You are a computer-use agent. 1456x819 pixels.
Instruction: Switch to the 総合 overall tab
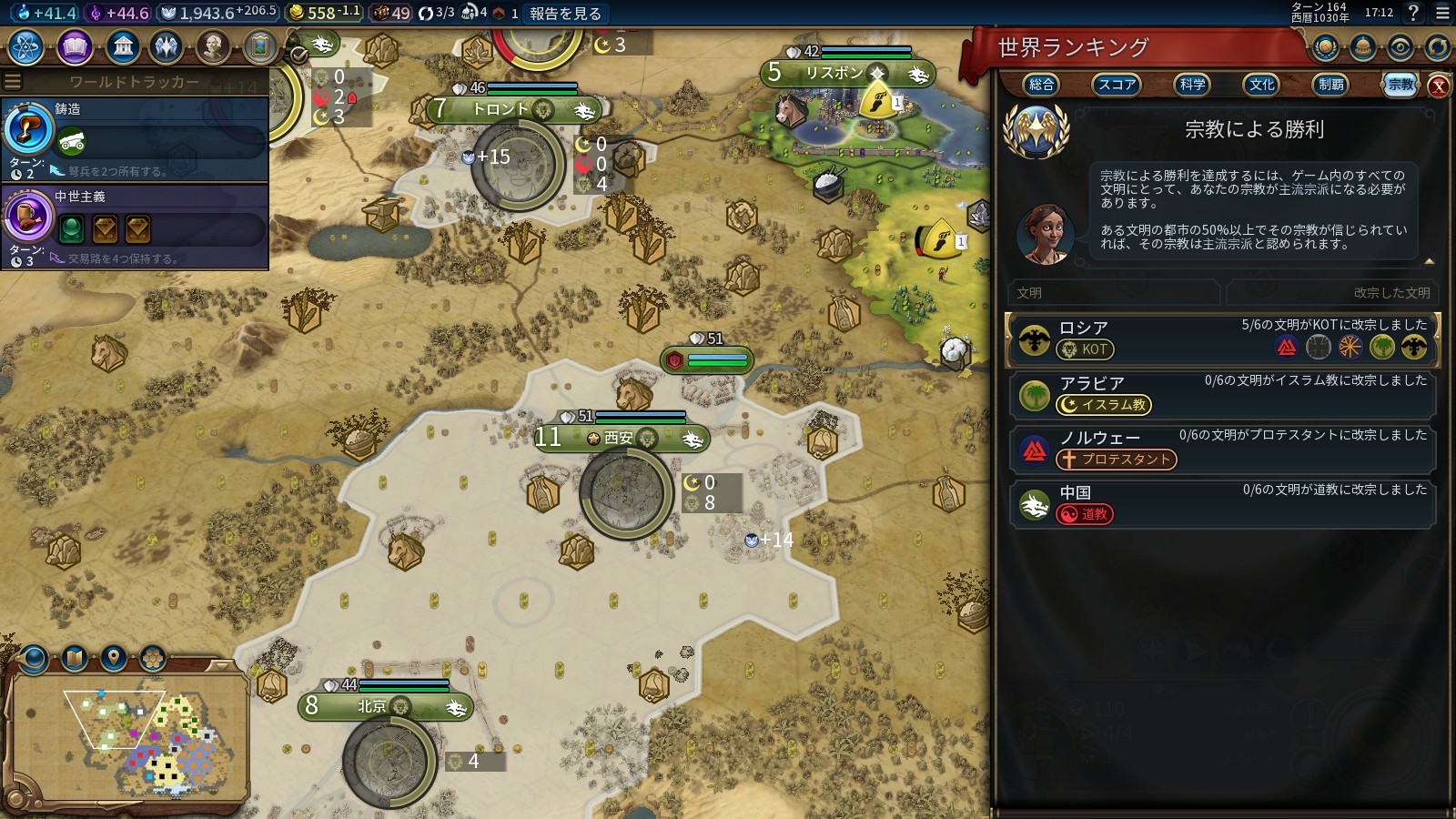coord(1041,85)
